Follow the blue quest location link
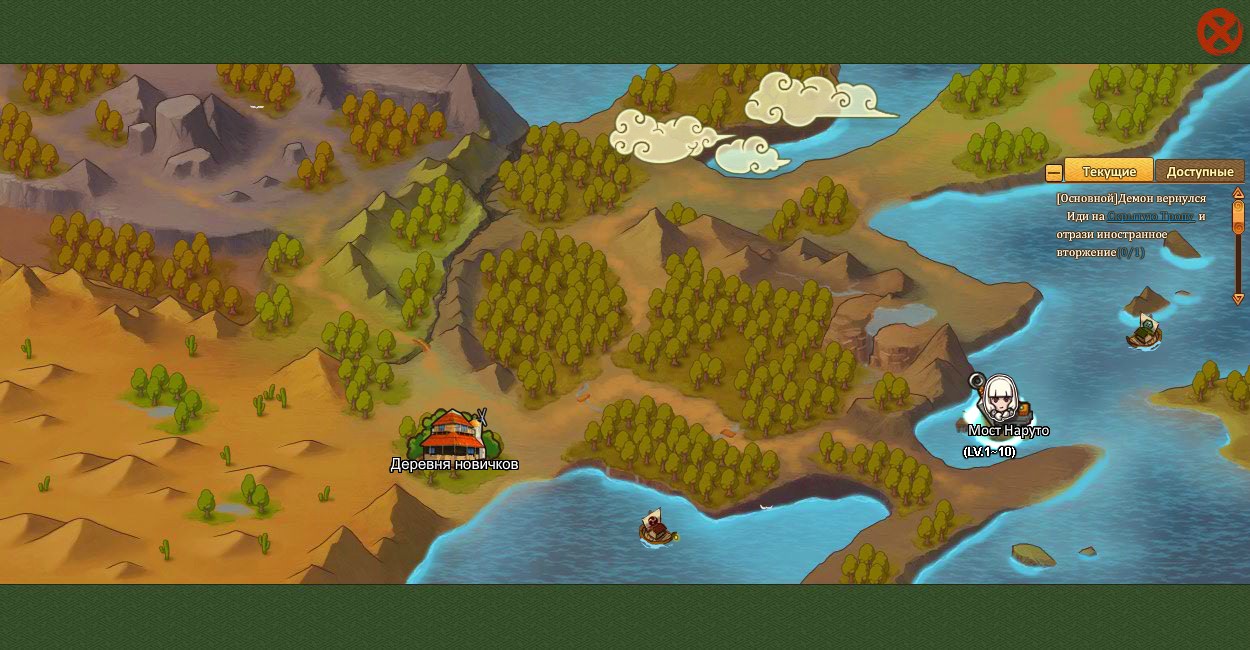The image size is (1250, 650). [1150, 216]
